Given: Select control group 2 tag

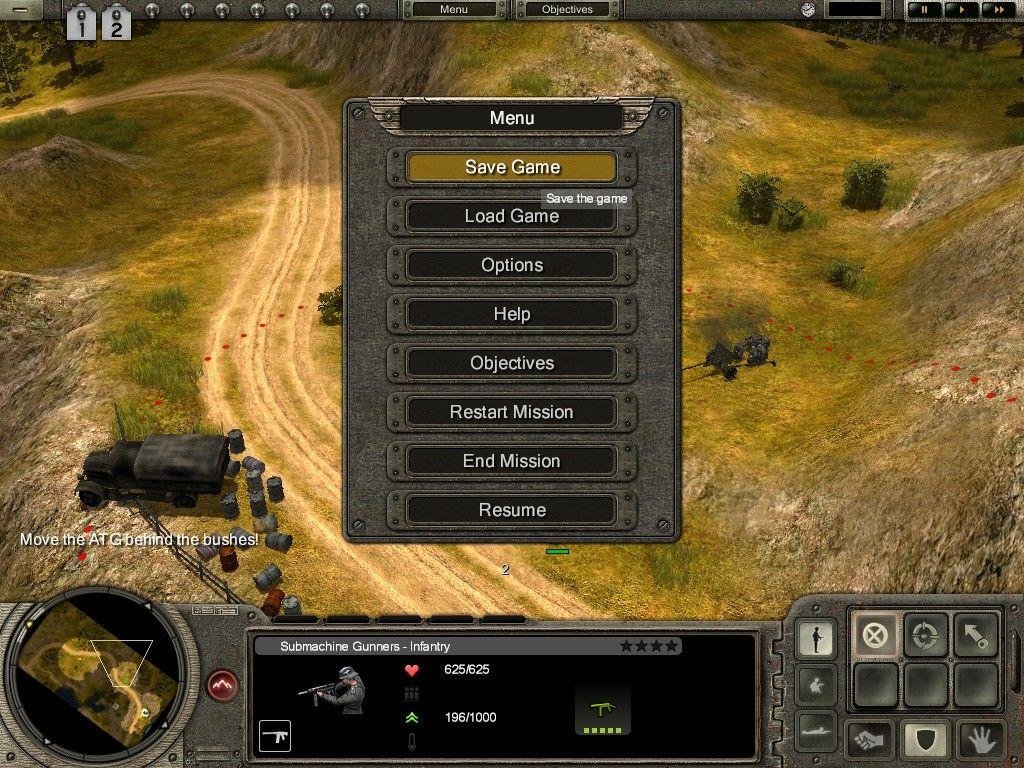Looking at the screenshot, I should [116, 22].
